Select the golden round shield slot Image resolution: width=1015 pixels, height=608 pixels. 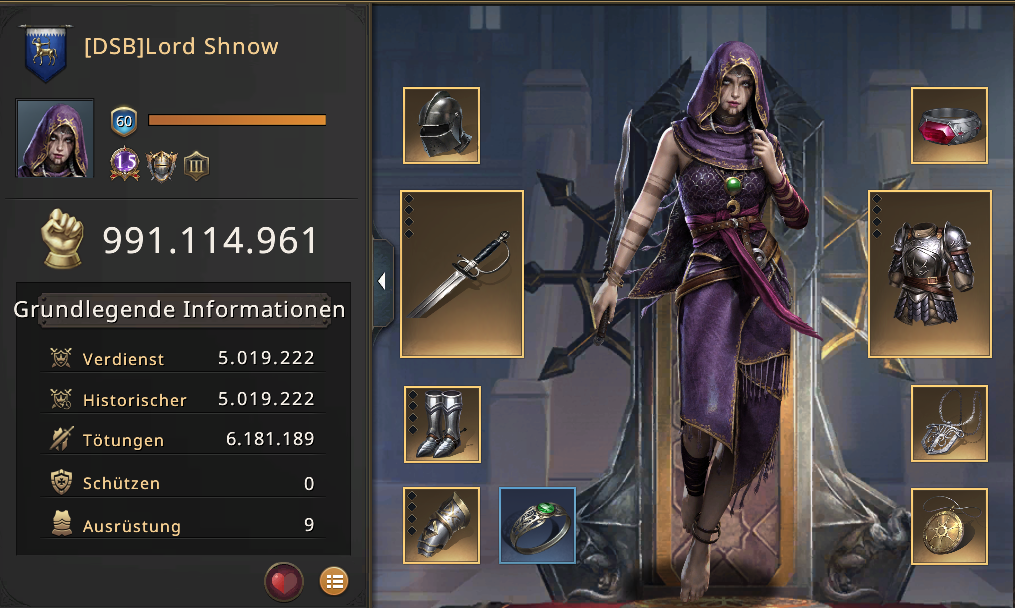pyautogui.click(x=949, y=526)
